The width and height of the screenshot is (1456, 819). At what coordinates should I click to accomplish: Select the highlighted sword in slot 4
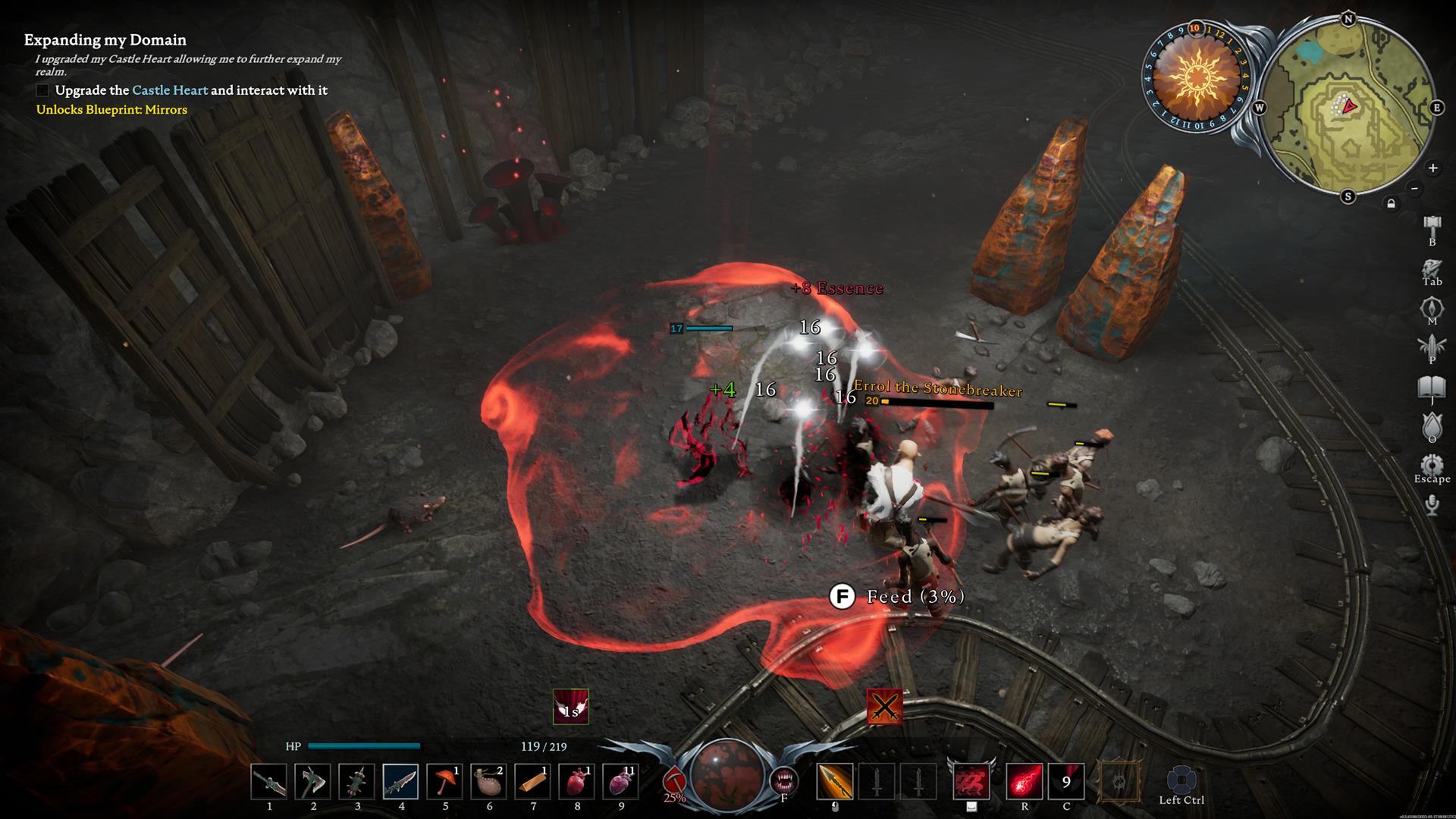pos(401,782)
